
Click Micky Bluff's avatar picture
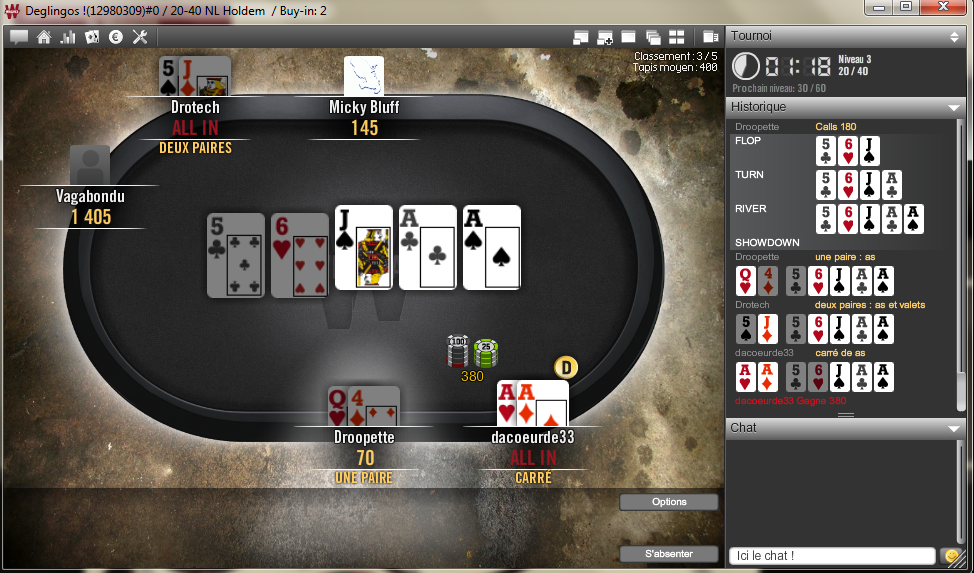364,76
